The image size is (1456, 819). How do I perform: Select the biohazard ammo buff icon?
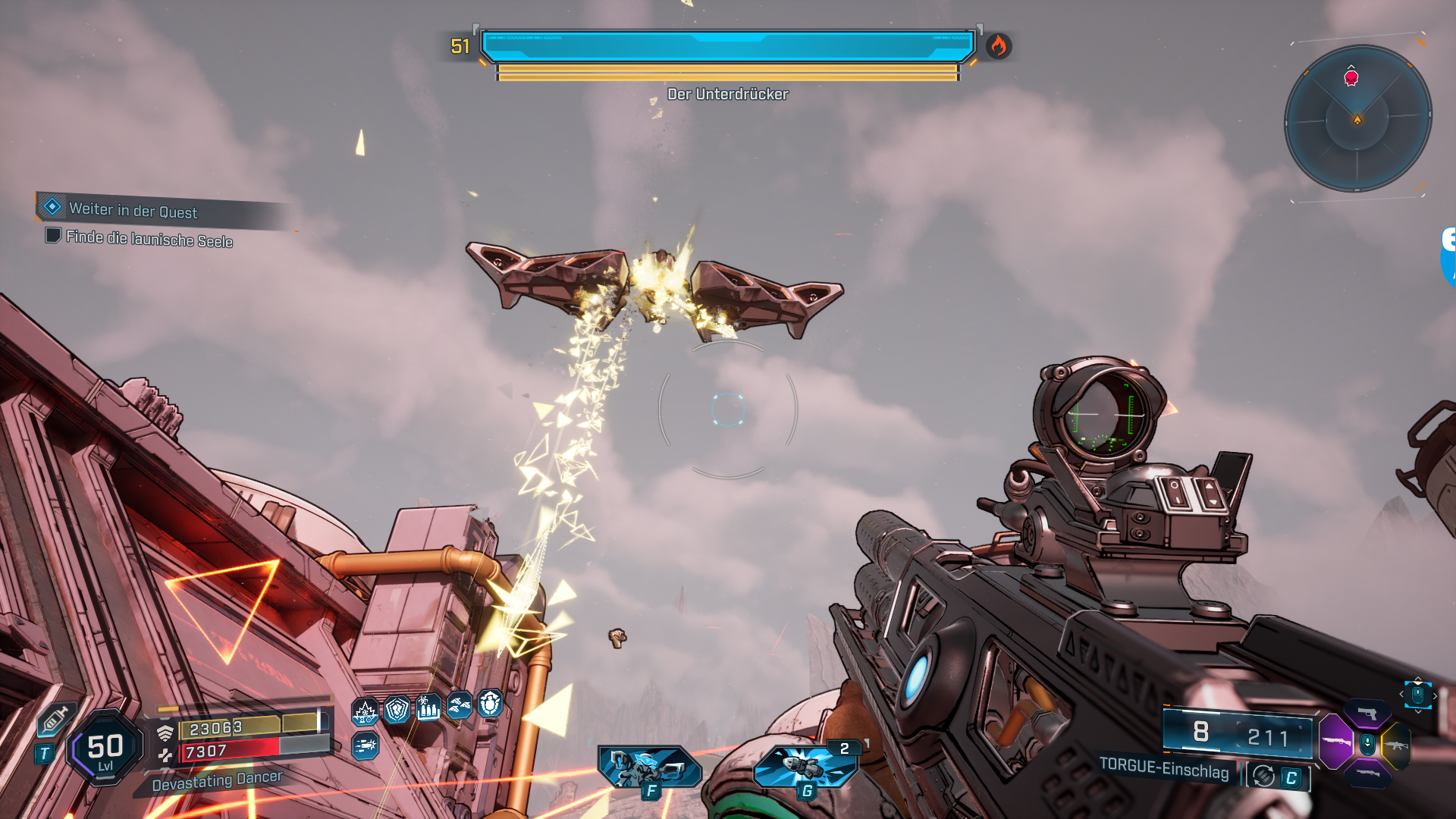click(x=428, y=708)
